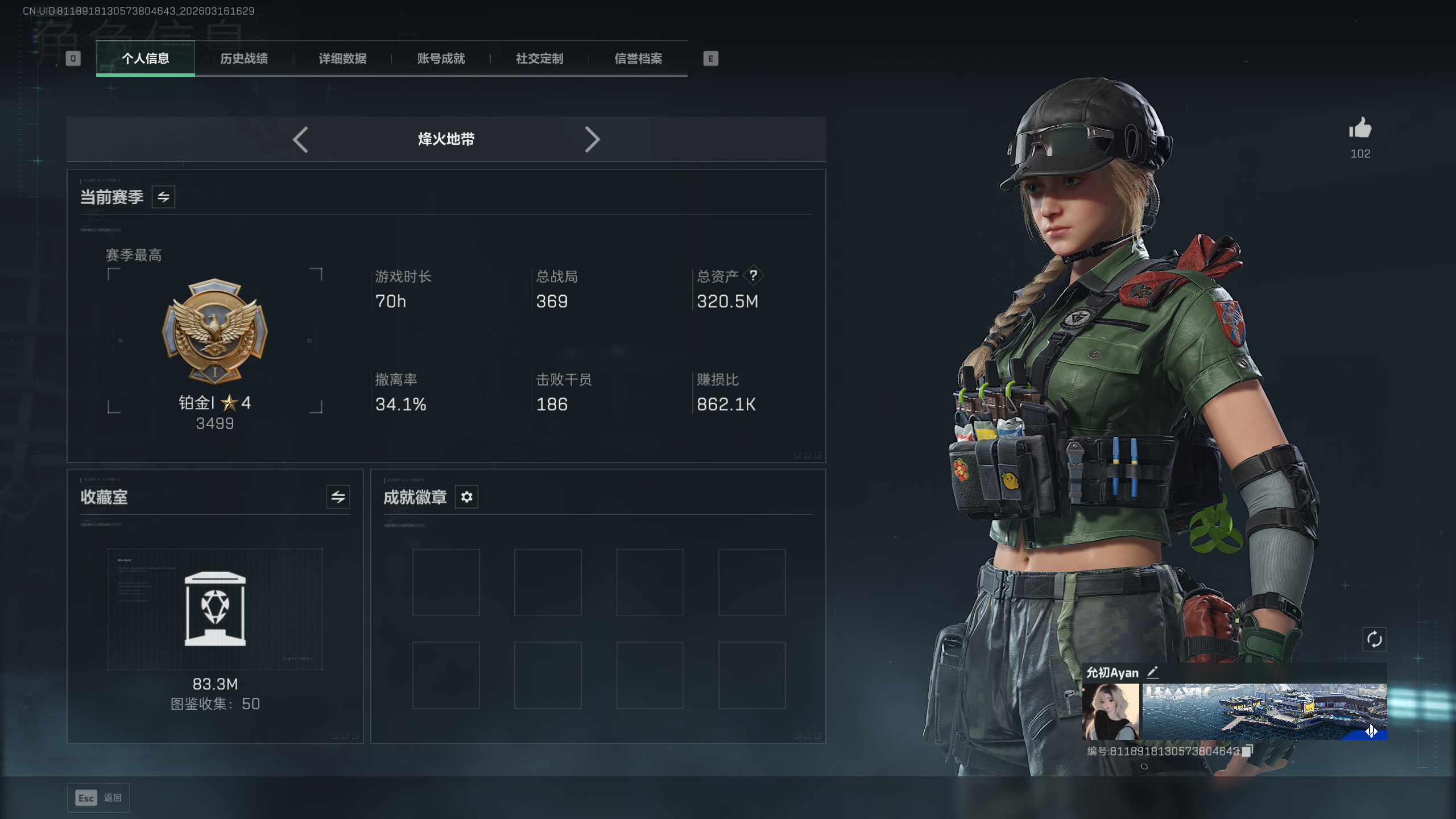Open the 收藏室 display case thumbnail

coord(215,609)
